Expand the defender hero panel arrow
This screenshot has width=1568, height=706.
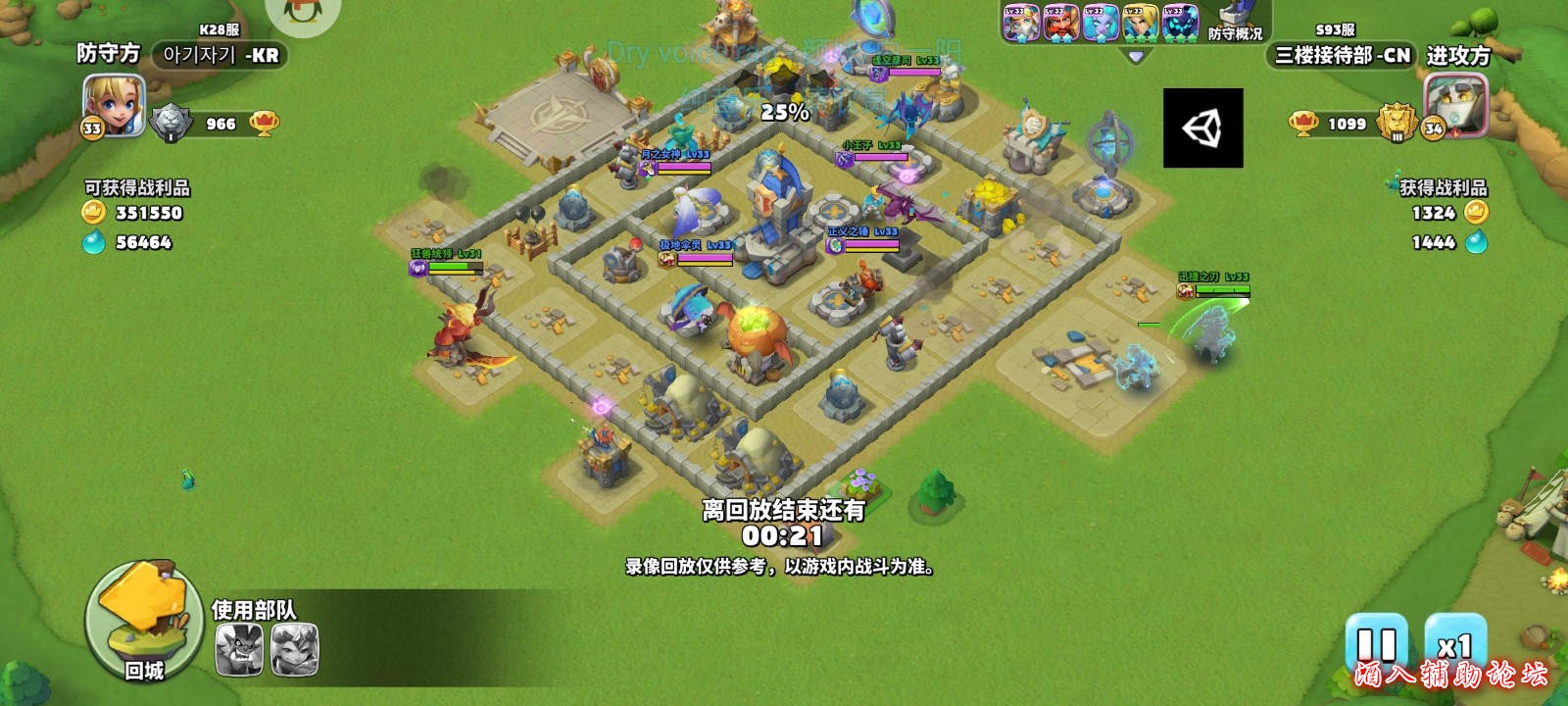(1136, 57)
